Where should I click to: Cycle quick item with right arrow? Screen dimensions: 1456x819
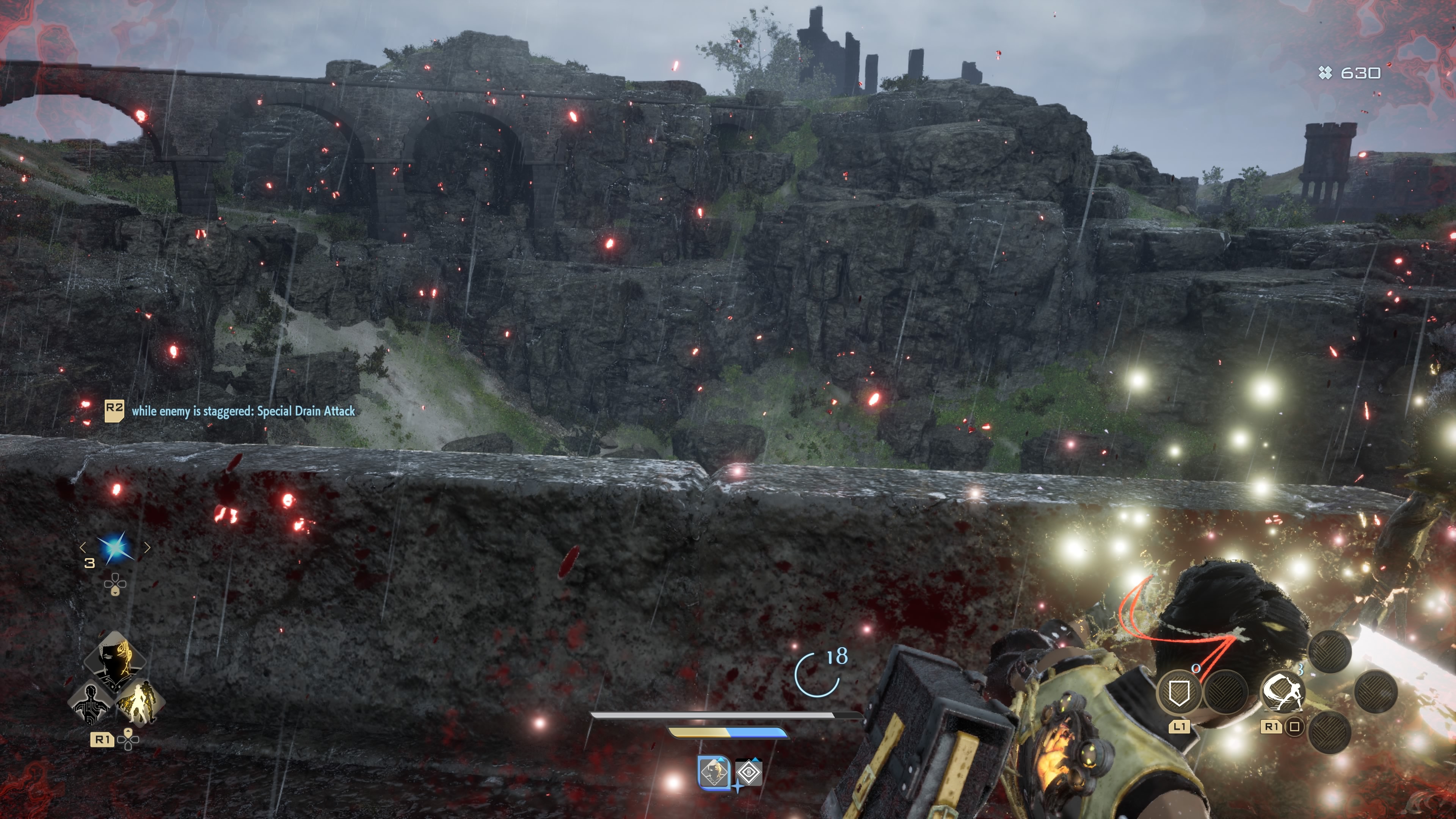[x=147, y=546]
